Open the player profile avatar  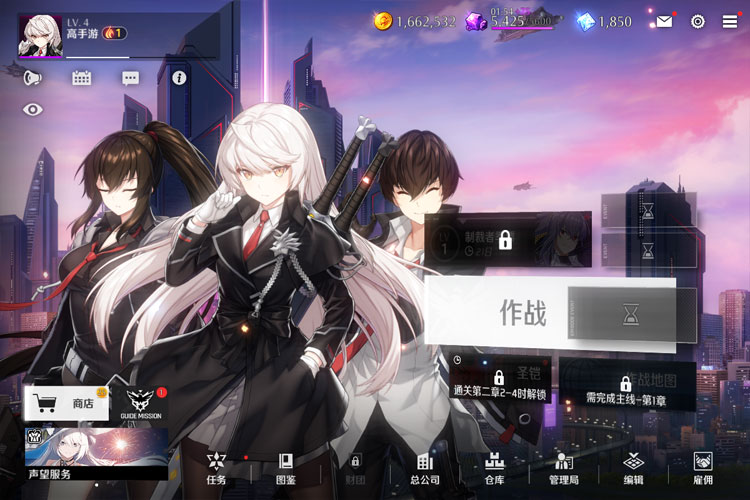[x=40, y=34]
